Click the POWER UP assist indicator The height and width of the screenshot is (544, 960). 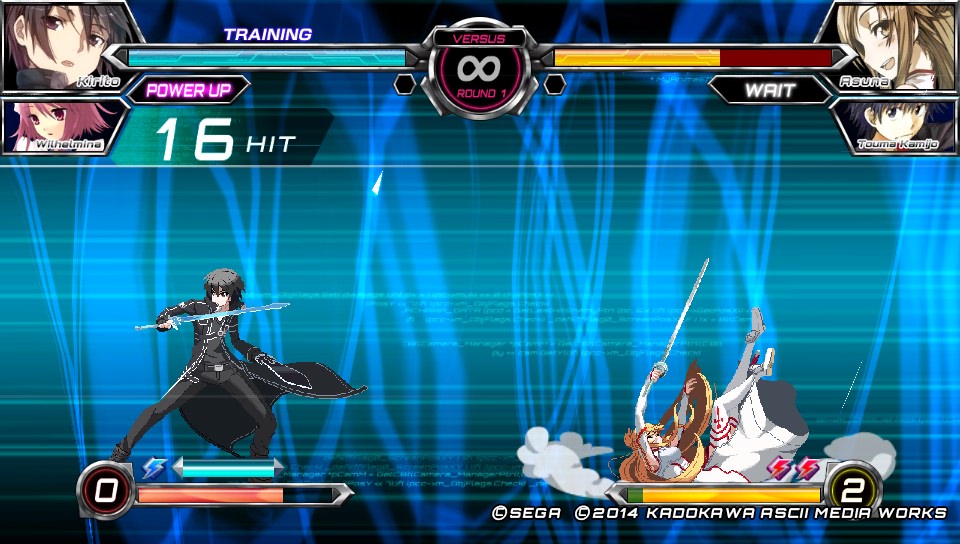click(188, 90)
